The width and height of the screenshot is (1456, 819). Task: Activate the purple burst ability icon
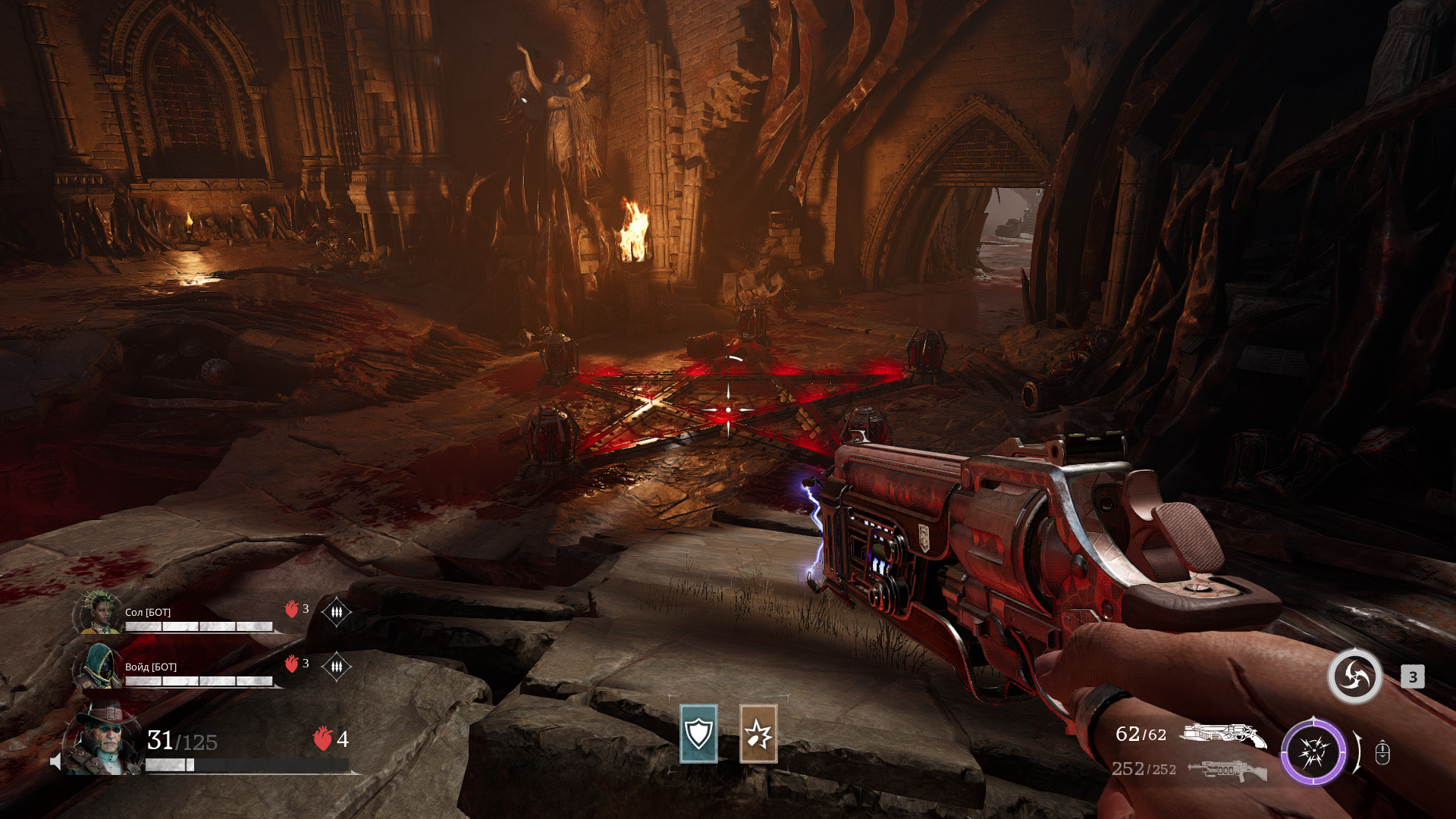[x=1313, y=752]
